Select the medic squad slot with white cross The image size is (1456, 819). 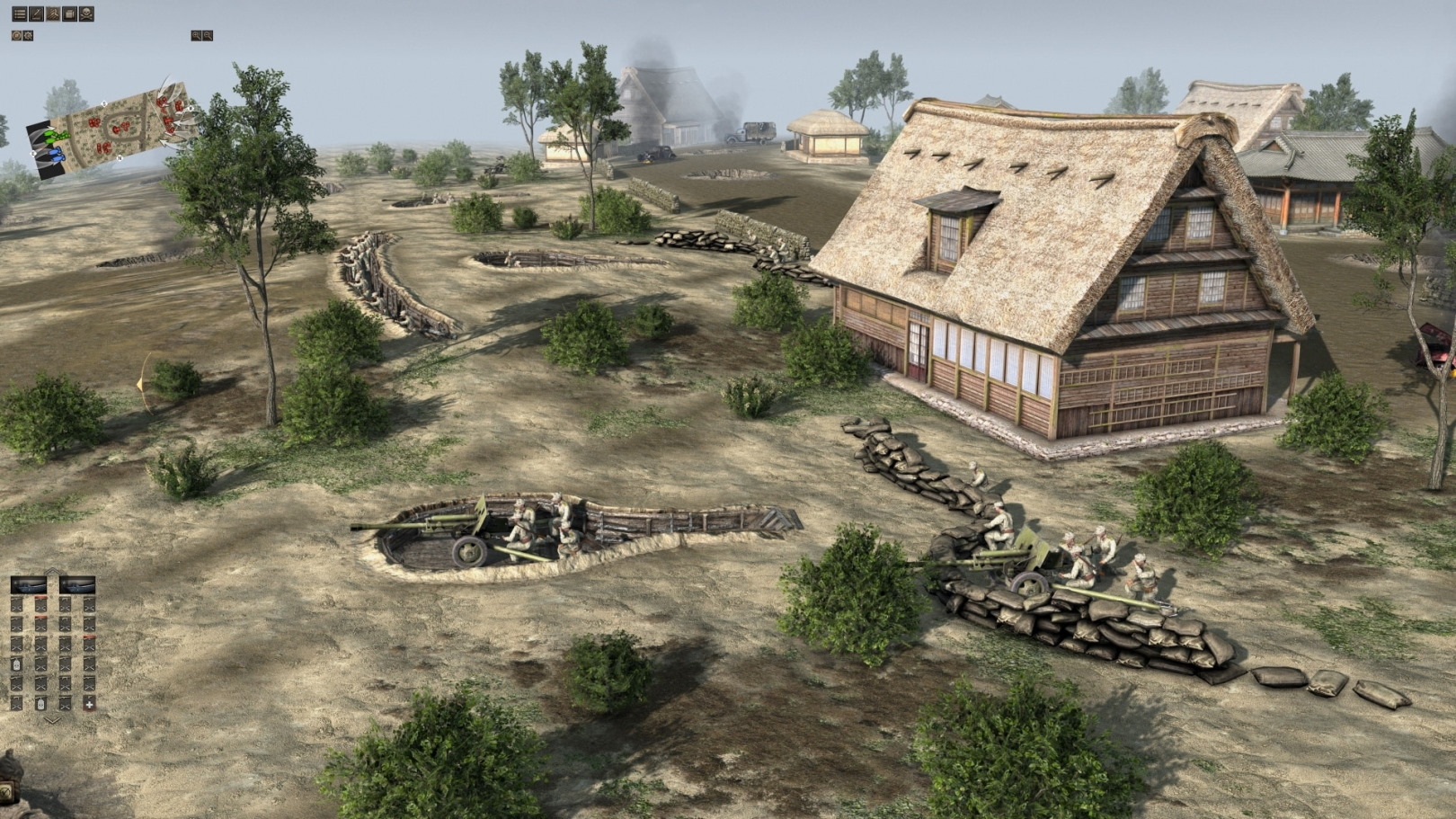pos(89,704)
